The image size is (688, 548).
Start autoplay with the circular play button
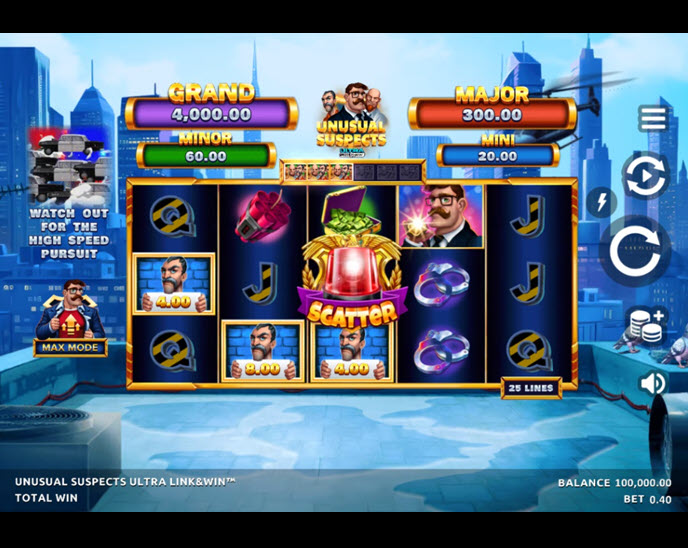point(645,176)
